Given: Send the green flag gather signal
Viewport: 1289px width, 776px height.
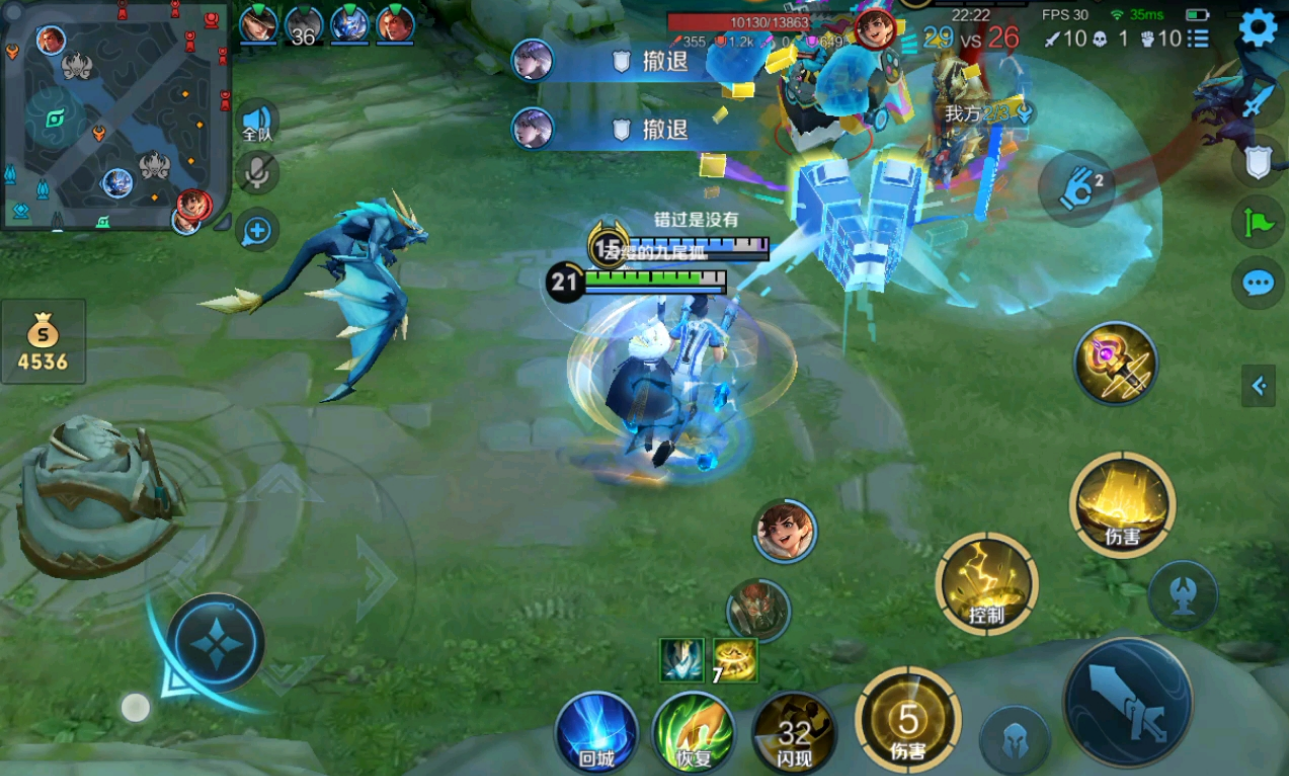Looking at the screenshot, I should [x=1257, y=221].
